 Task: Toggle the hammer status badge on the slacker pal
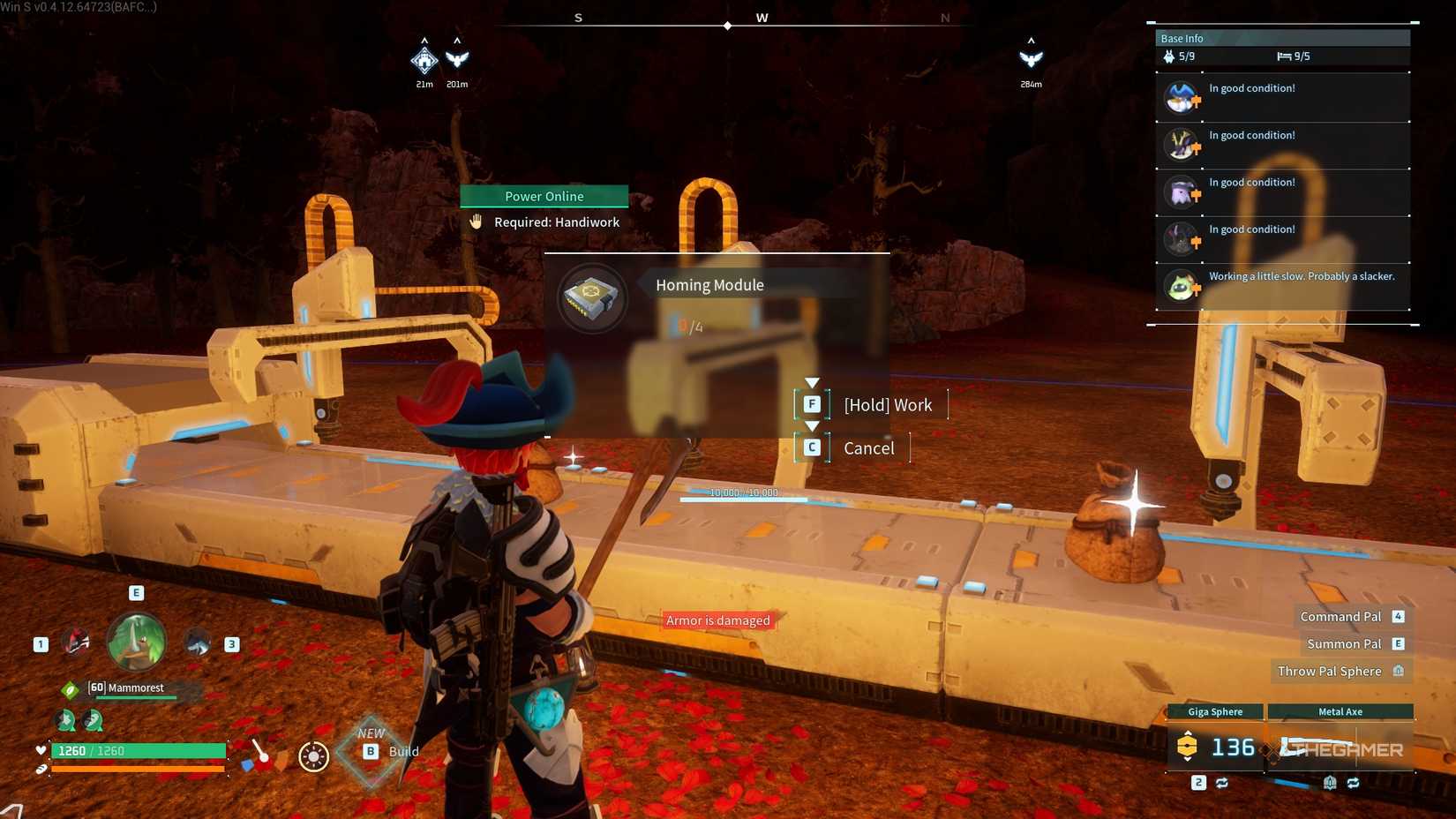tap(1195, 289)
